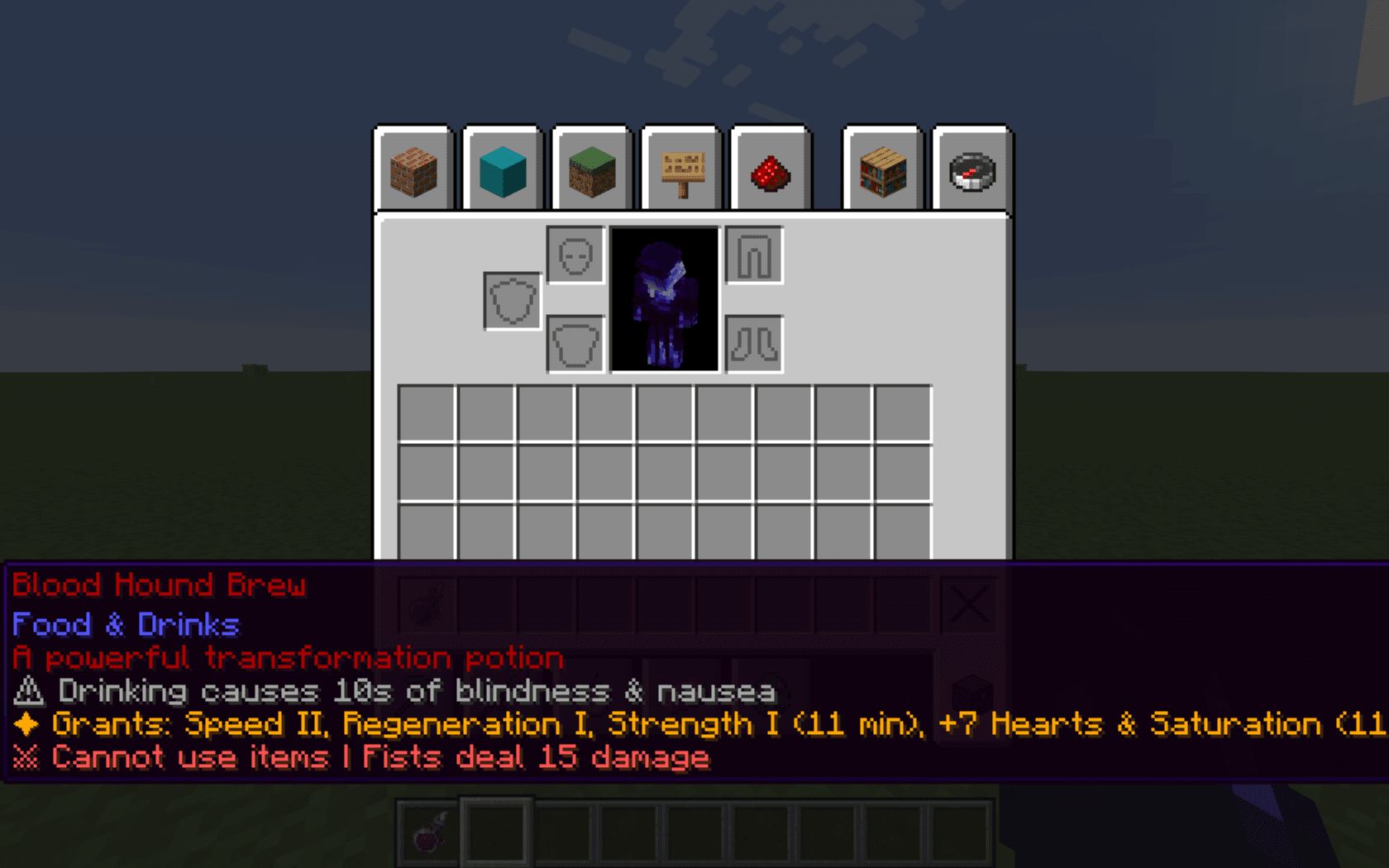The image size is (1389, 868).
Task: Open the bookshelf Saved Hotbars tab
Action: coord(882,171)
